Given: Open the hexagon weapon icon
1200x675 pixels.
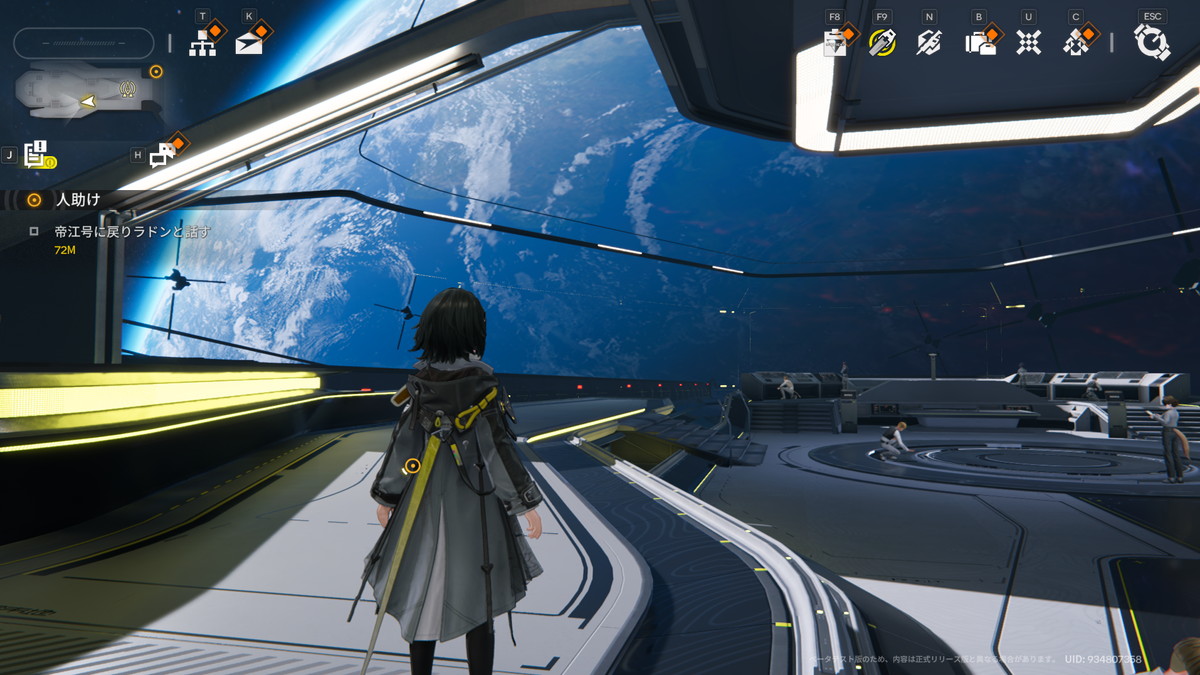Looking at the screenshot, I should [x=929, y=42].
